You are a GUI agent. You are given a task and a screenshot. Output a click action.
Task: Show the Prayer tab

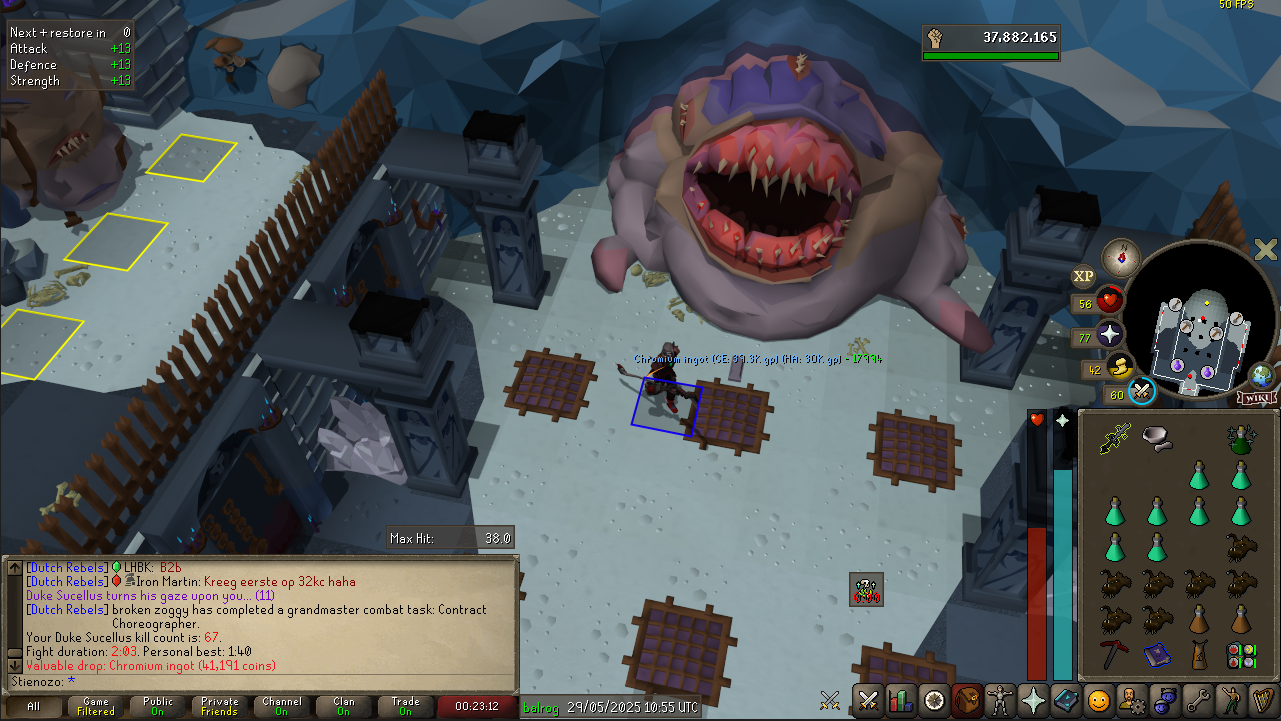[x=1033, y=700]
